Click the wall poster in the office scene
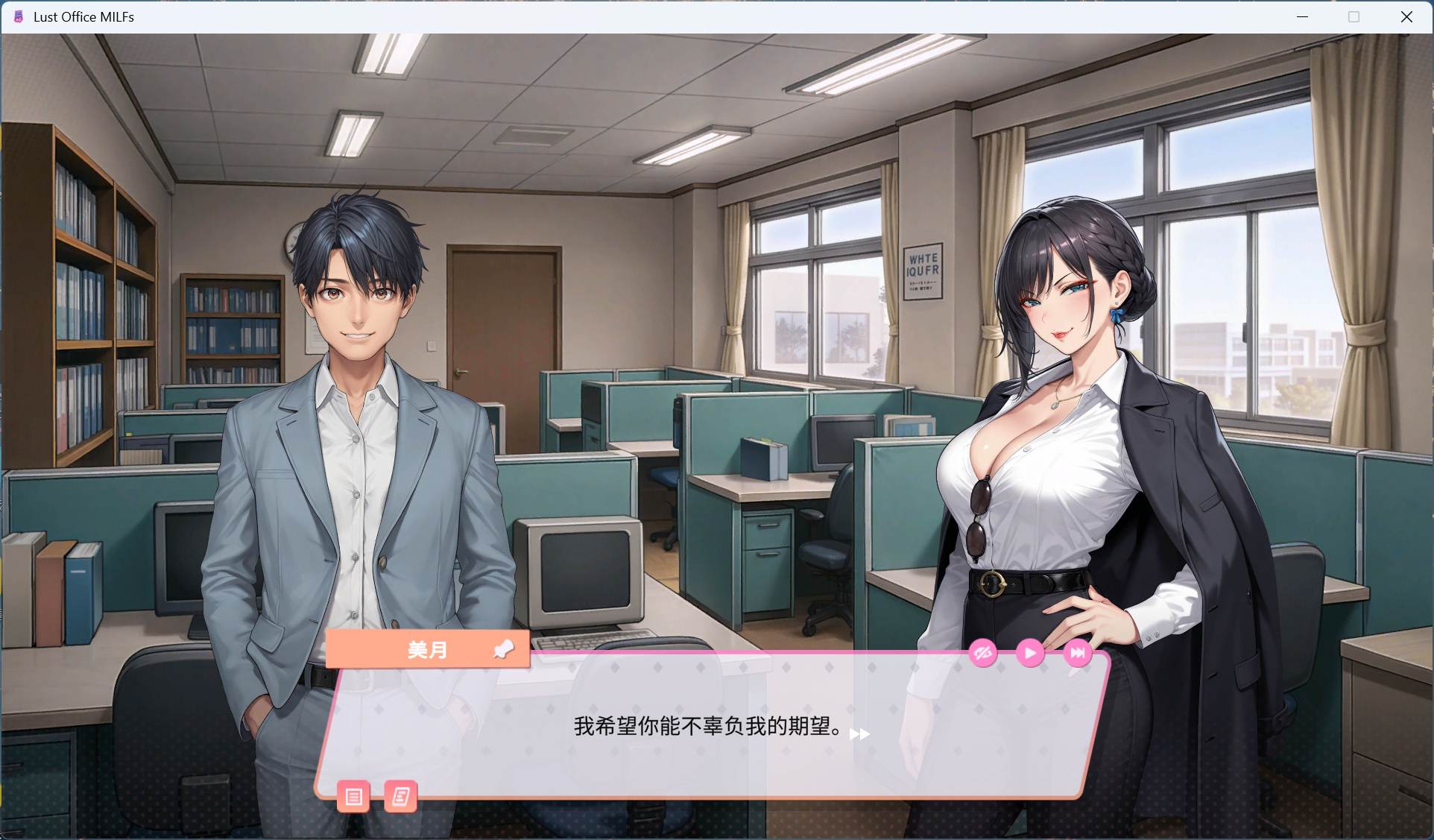The width and height of the screenshot is (1434, 840). [923, 270]
